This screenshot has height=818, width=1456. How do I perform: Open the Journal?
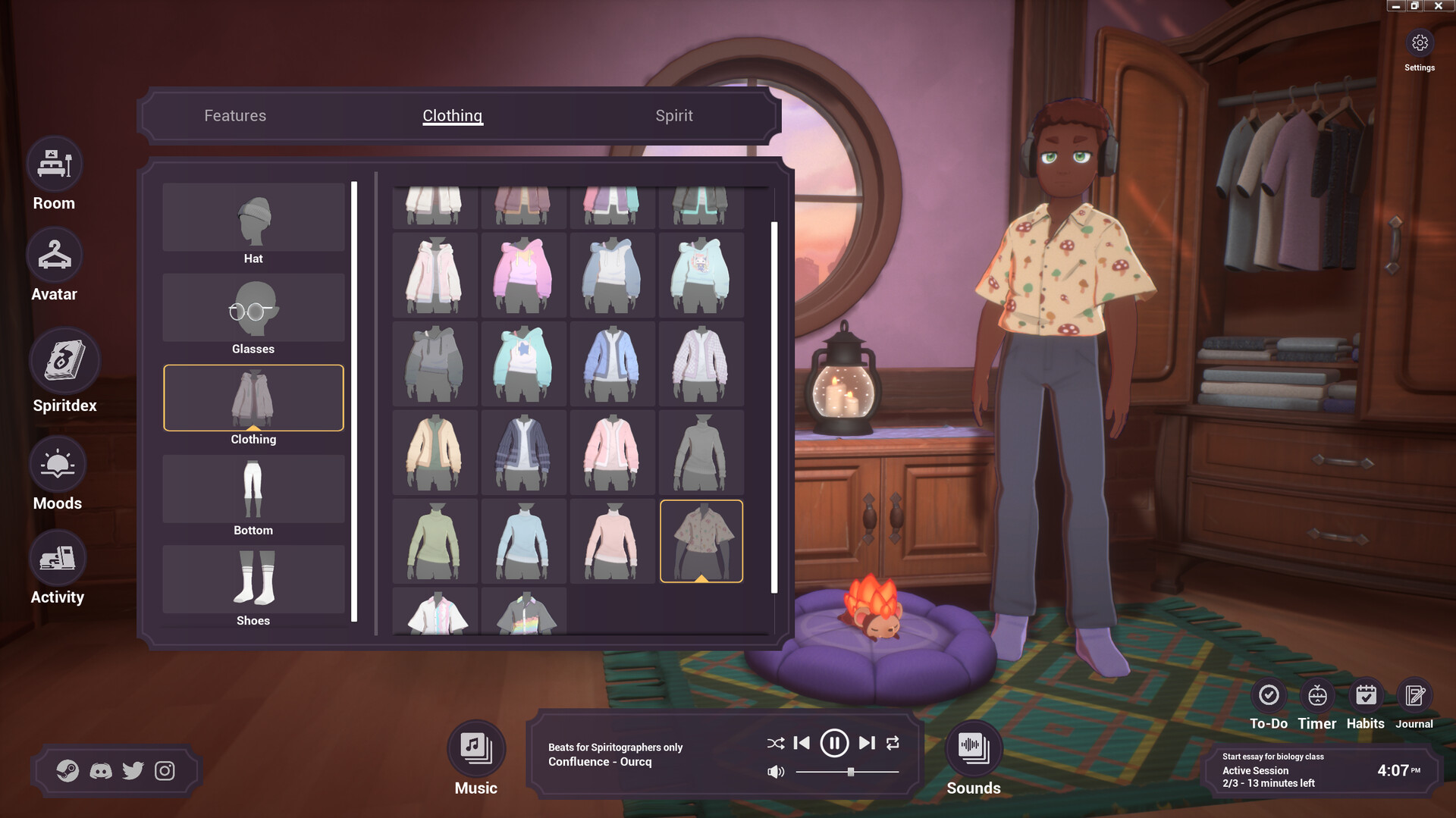(x=1414, y=694)
